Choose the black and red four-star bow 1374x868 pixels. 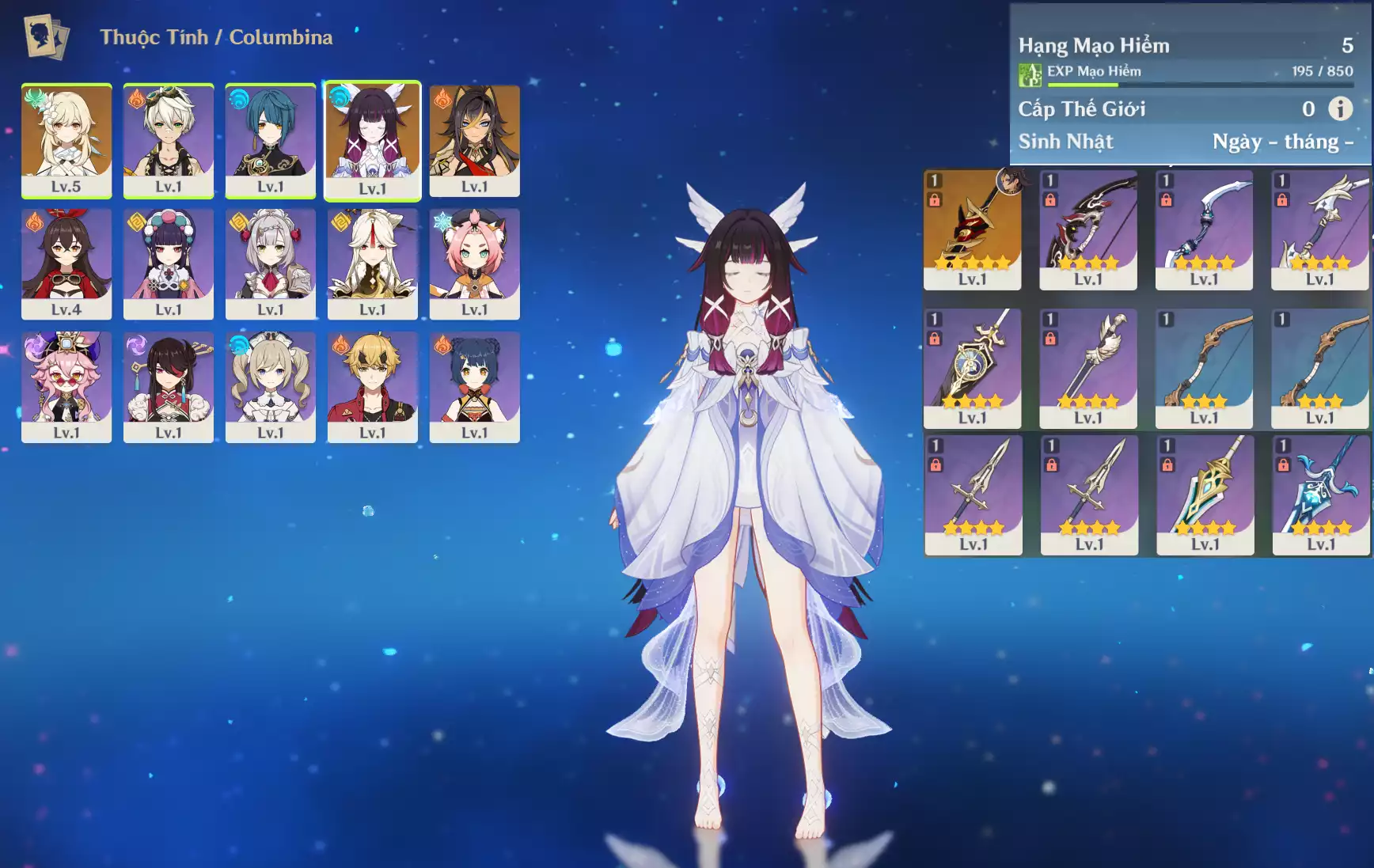pos(1087,229)
